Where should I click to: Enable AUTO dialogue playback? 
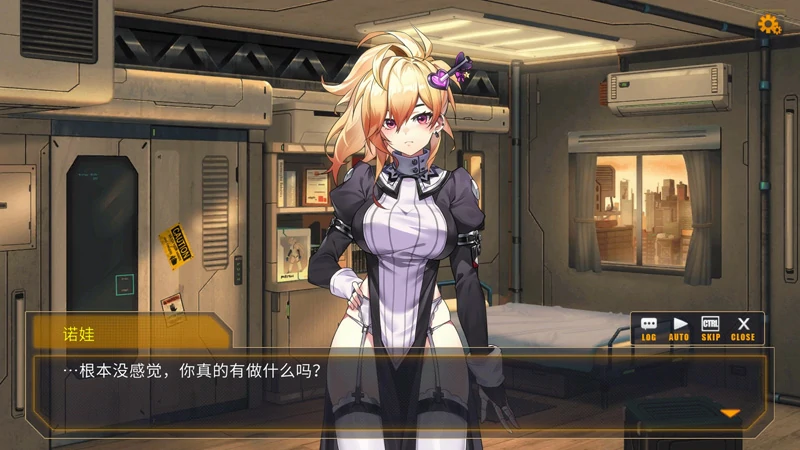tap(680, 328)
